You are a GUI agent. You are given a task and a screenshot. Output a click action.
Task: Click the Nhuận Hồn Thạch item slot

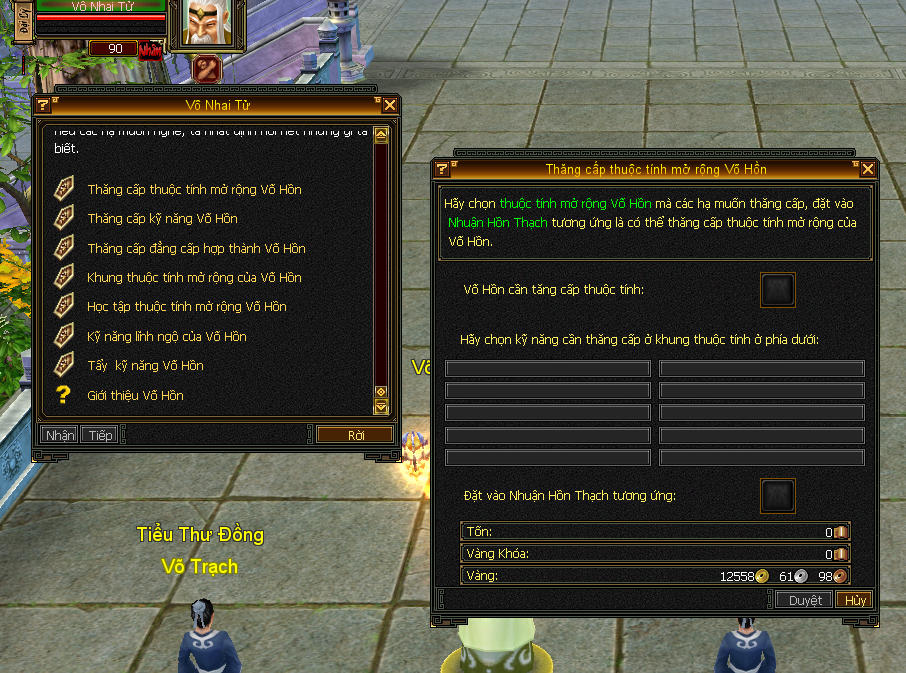tap(778, 496)
